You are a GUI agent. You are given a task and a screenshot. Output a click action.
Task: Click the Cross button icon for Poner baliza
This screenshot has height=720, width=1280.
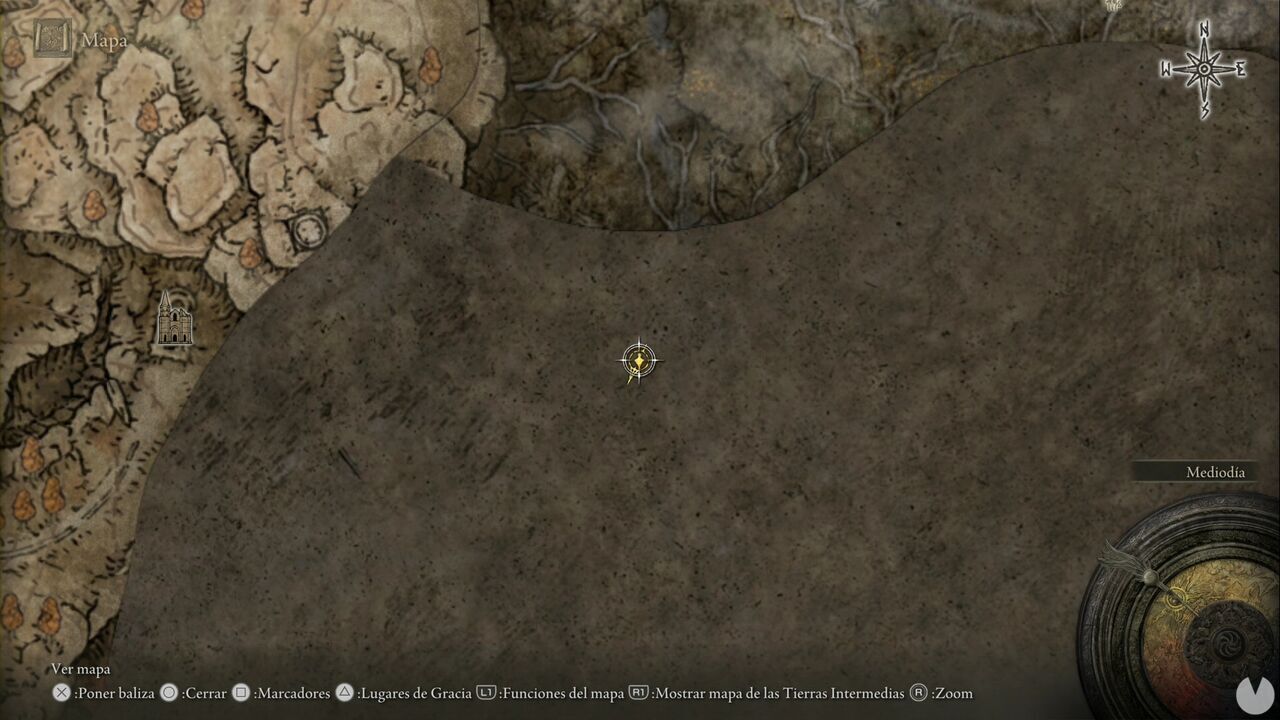63,692
